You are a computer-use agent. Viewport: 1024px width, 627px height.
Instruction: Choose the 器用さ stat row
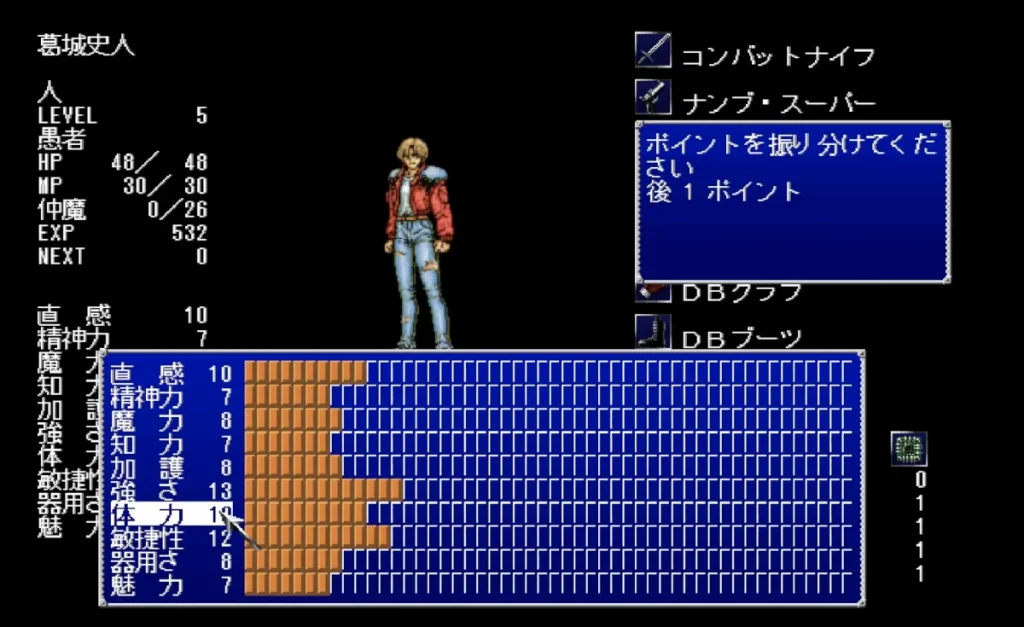(x=170, y=561)
